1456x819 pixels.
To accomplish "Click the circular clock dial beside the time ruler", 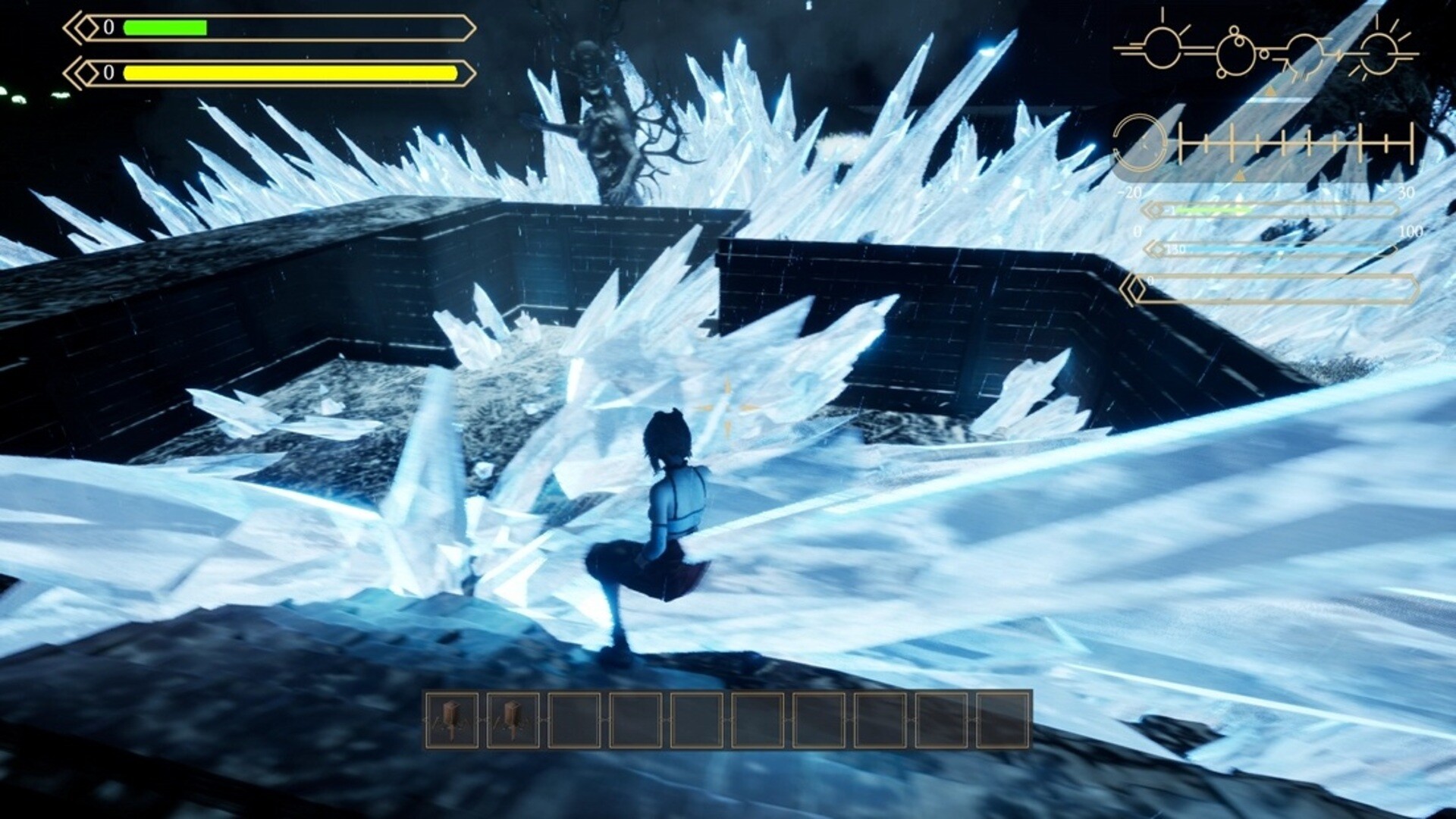I will (x=1141, y=142).
